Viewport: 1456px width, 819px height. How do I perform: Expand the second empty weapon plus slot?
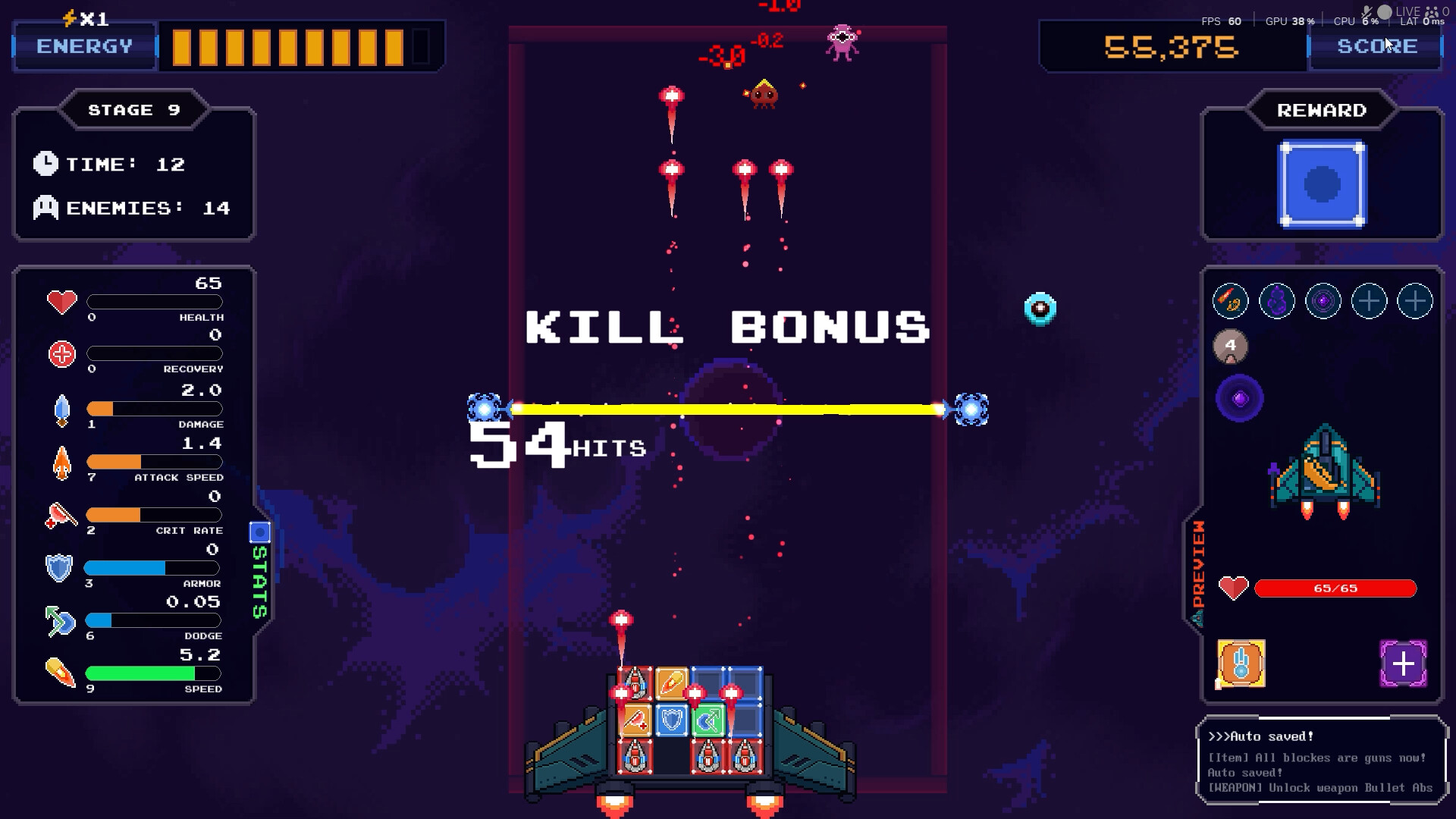1415,300
